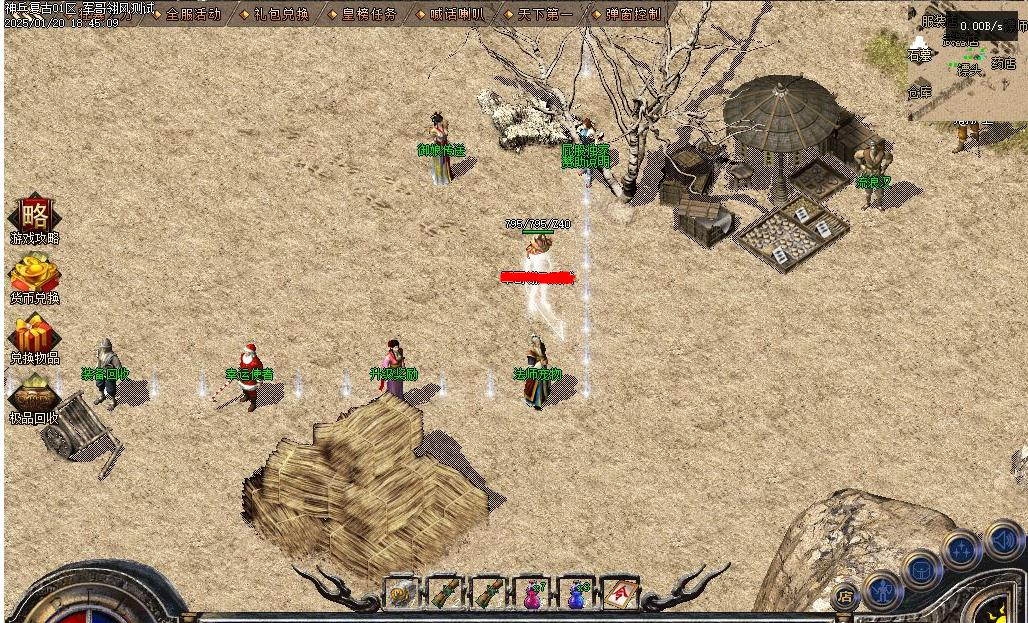
Task: Open the 全服活动 menu
Action: pos(192,14)
